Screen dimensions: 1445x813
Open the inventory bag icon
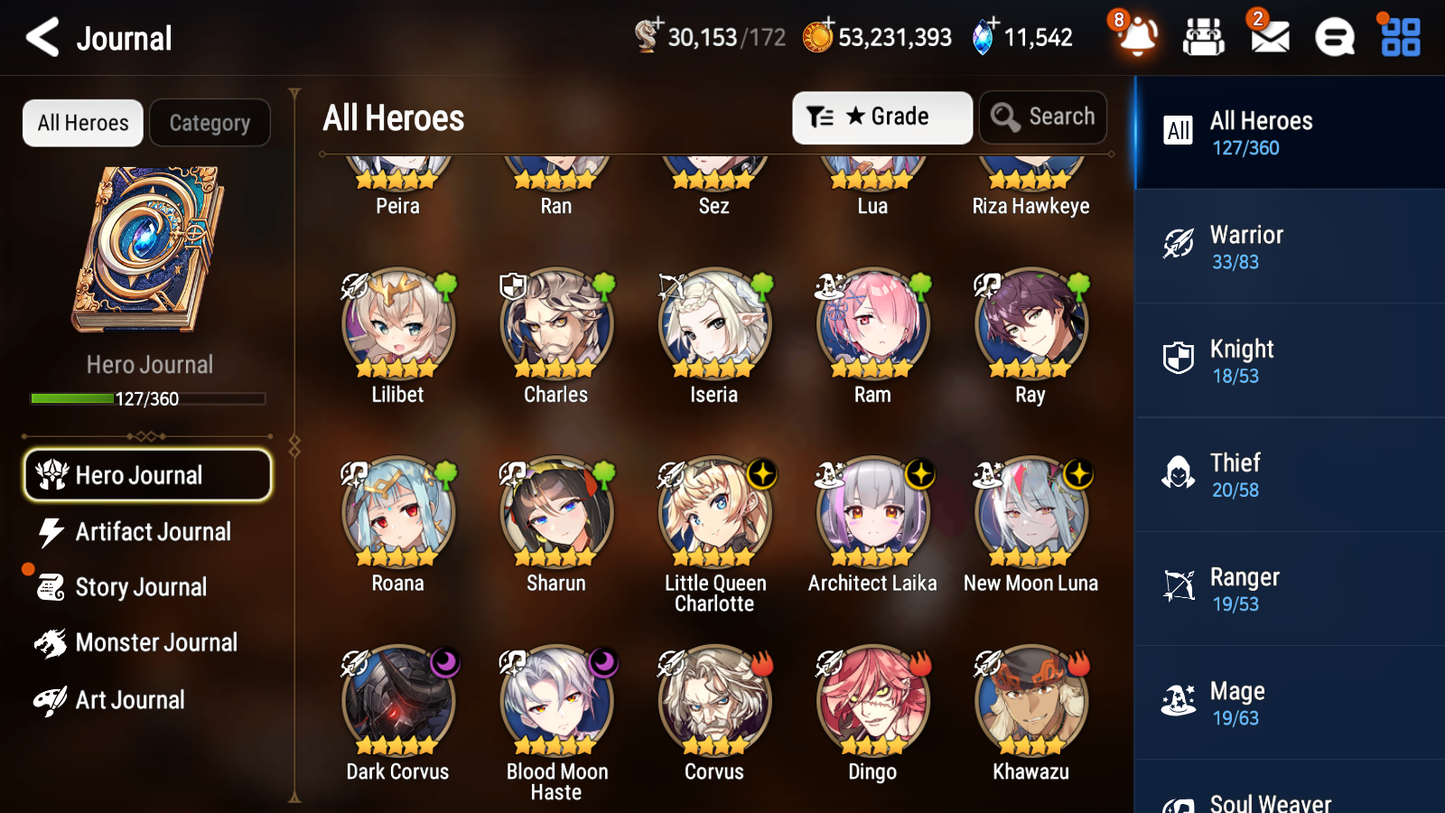click(1203, 37)
